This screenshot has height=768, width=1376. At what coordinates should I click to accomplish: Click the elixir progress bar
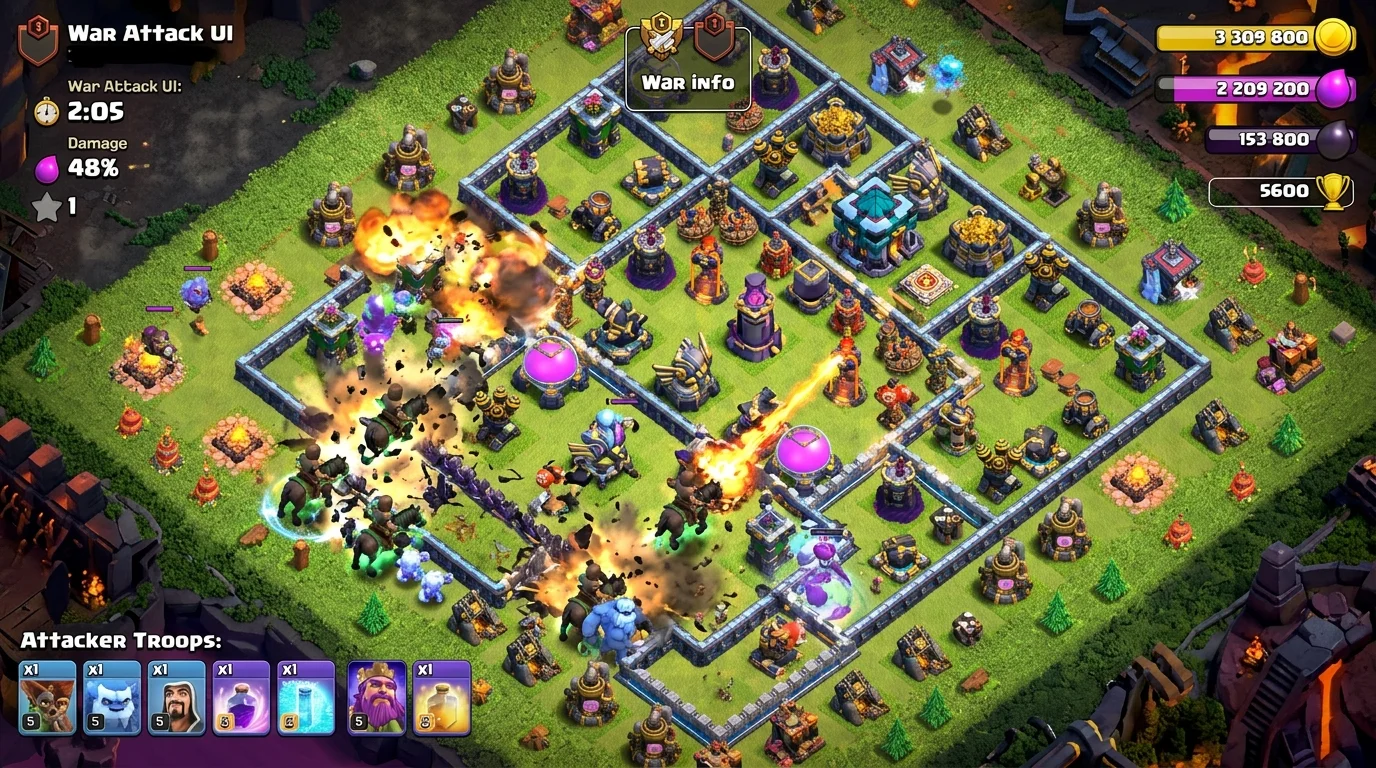pos(1240,88)
